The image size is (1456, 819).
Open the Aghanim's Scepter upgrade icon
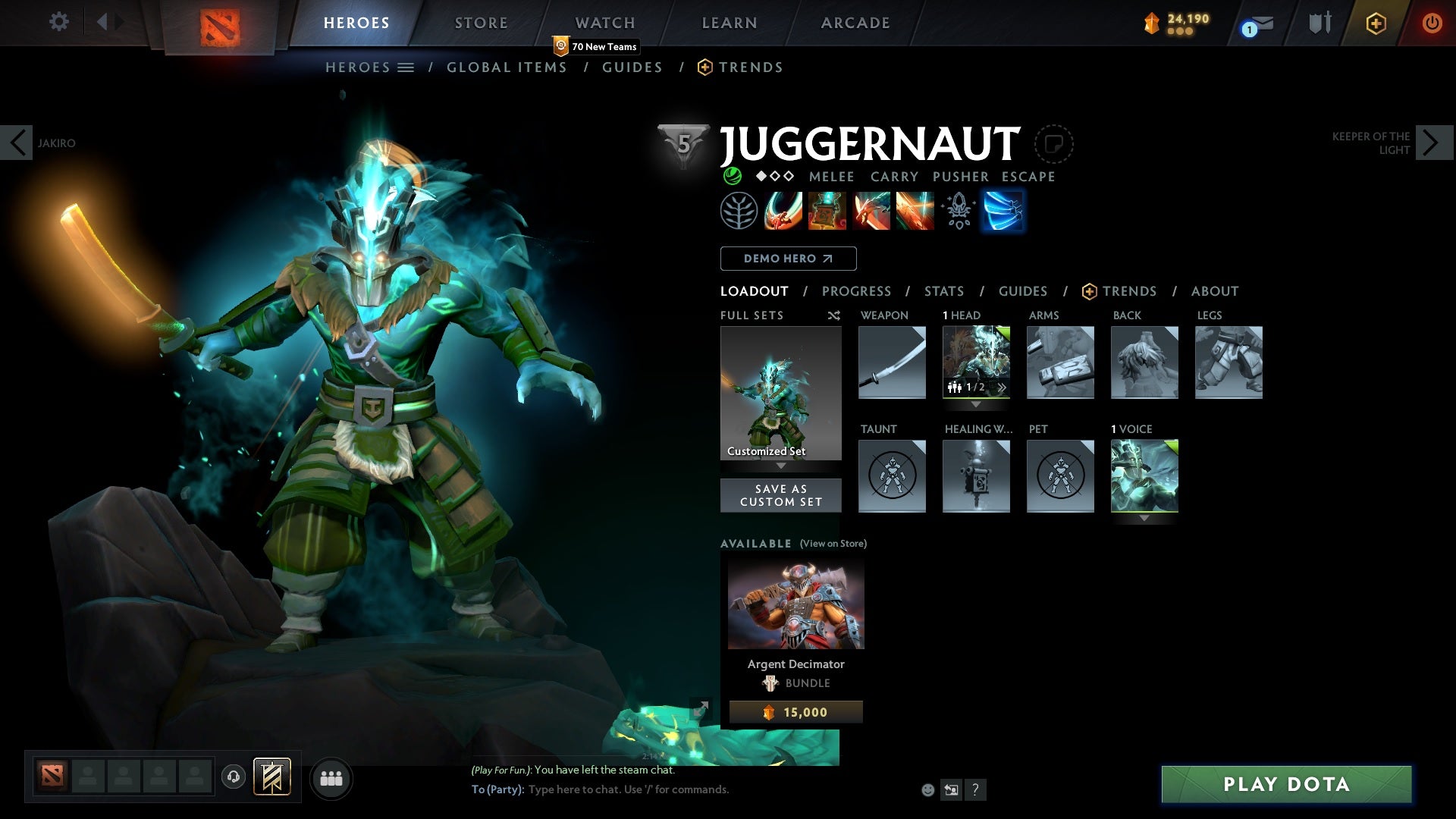pyautogui.click(x=959, y=211)
